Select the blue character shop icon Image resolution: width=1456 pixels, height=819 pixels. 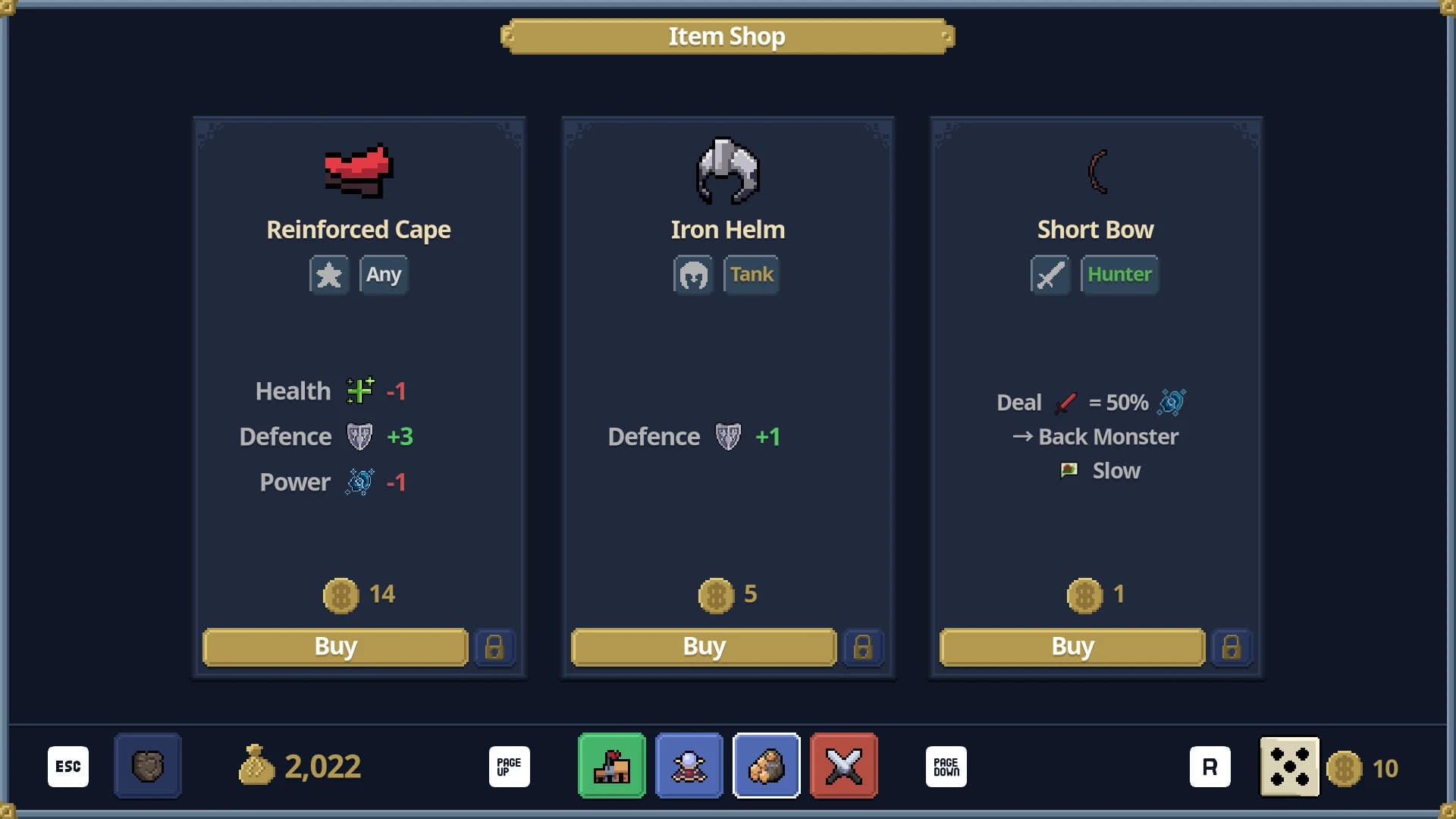[689, 766]
